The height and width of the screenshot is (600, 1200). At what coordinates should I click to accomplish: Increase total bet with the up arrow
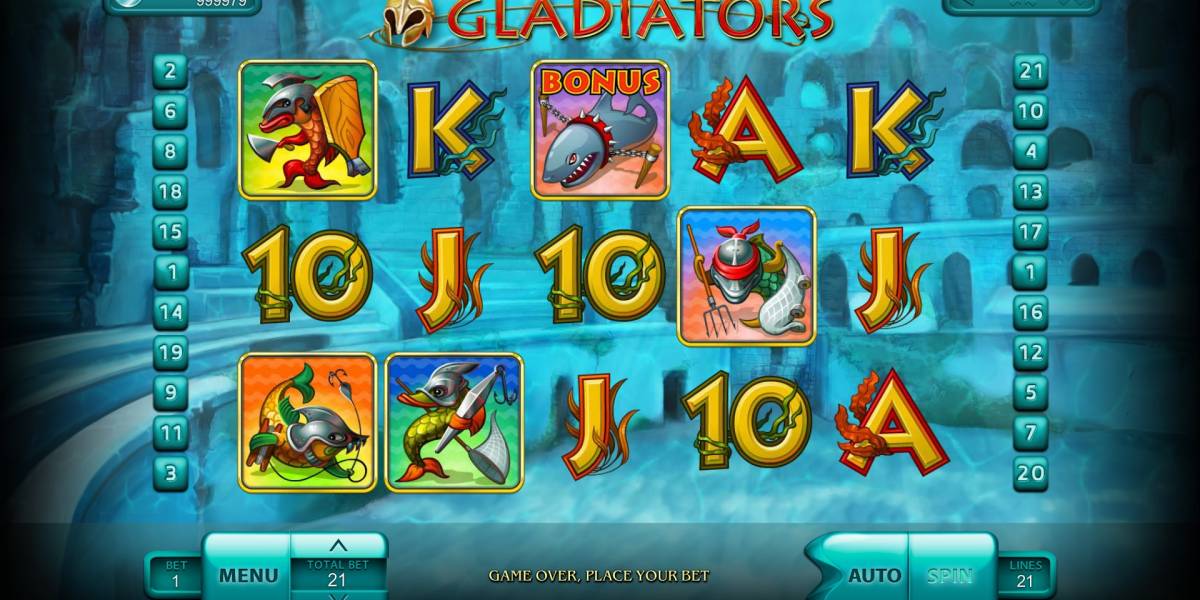coord(337,546)
